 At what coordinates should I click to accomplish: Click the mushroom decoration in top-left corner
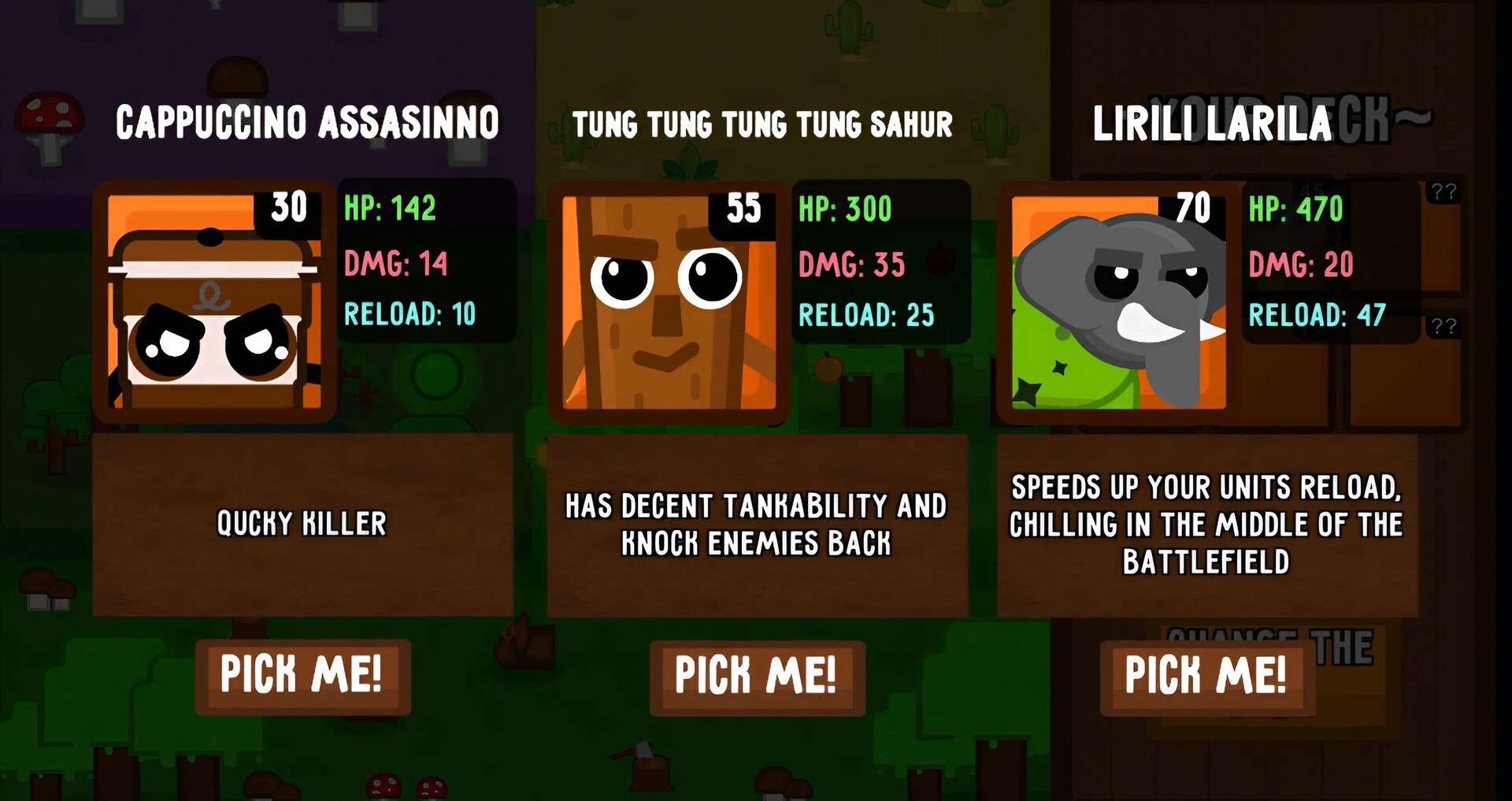point(49,122)
